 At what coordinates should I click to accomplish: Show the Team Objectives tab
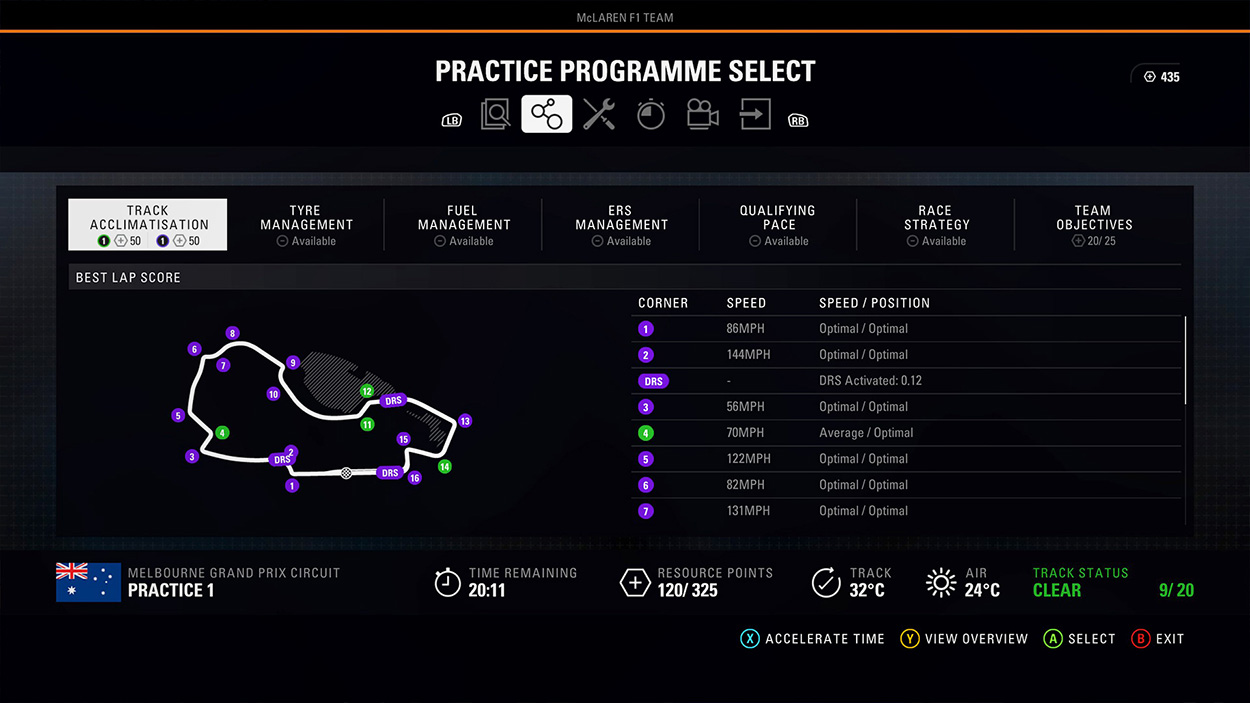1093,224
